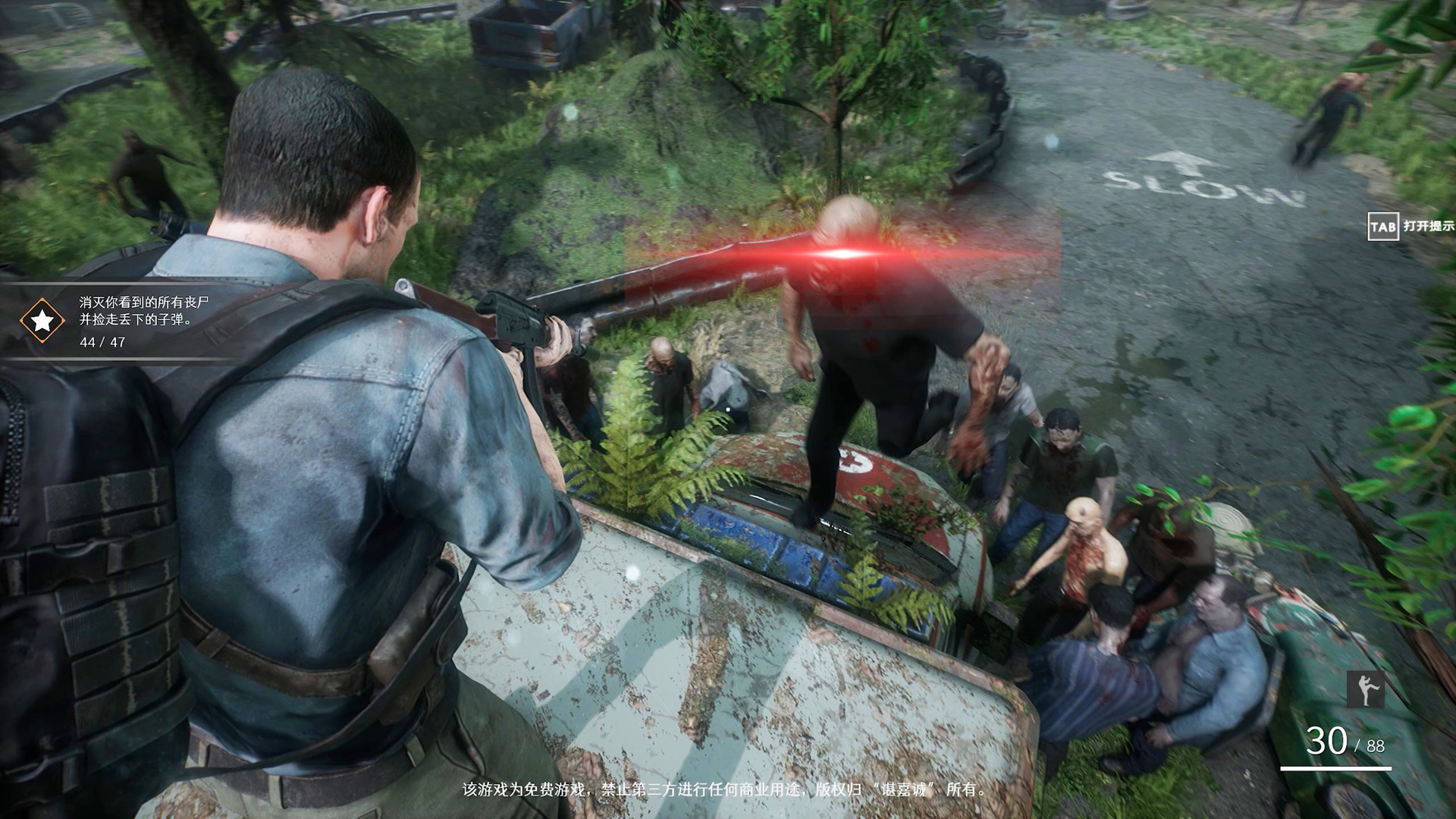Click the melee kick ability icon
1456x819 pixels.
1365,689
